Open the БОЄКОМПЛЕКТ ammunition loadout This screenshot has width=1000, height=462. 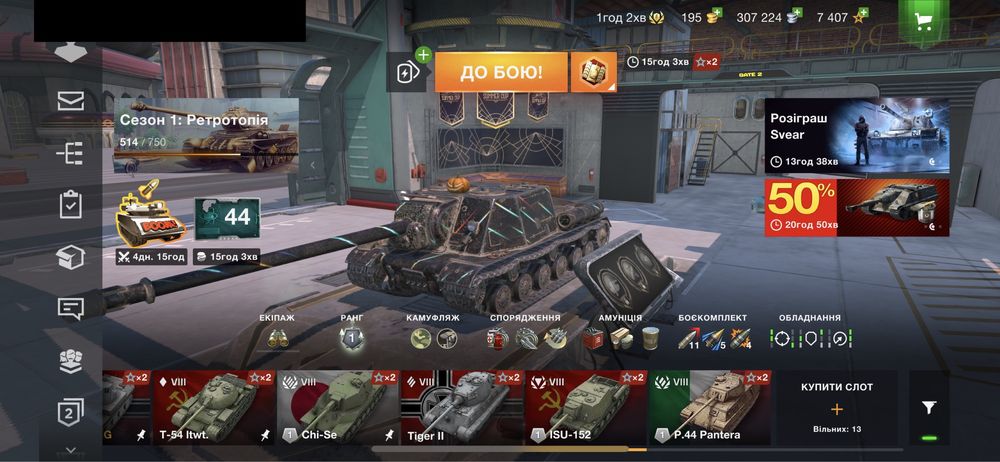(714, 337)
